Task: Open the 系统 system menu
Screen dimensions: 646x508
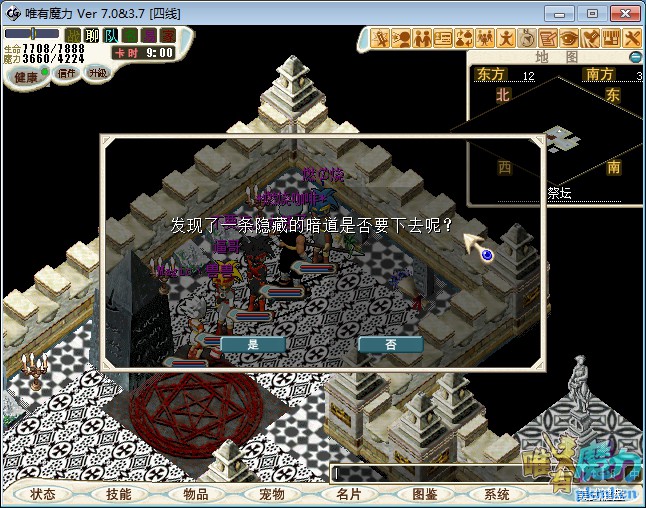Action: pos(497,494)
